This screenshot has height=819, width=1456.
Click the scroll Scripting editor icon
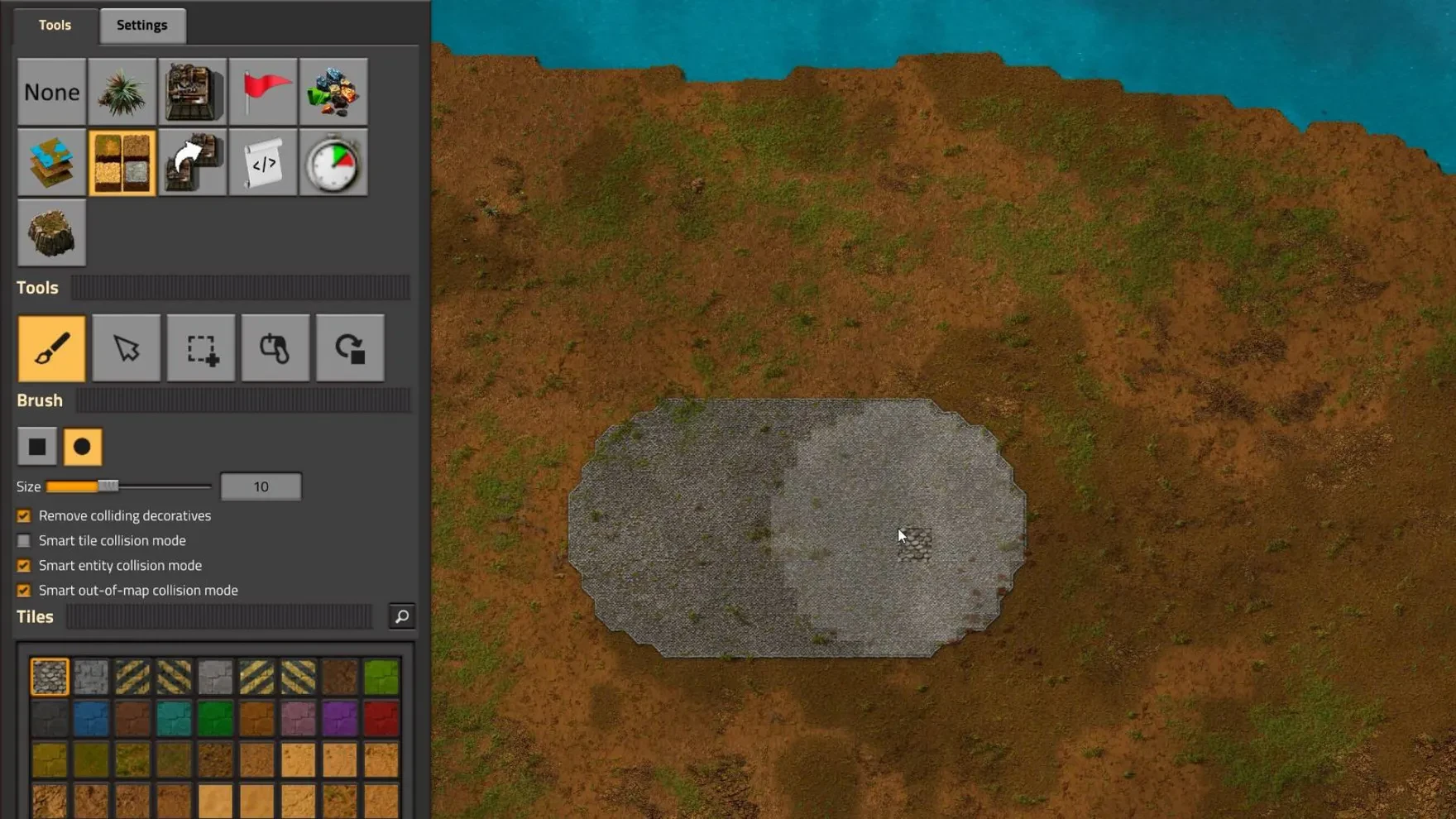[x=263, y=163]
